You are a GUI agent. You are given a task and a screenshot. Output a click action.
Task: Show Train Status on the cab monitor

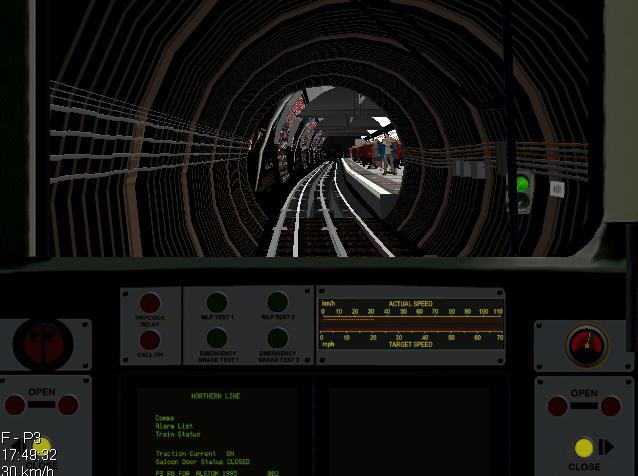click(177, 435)
